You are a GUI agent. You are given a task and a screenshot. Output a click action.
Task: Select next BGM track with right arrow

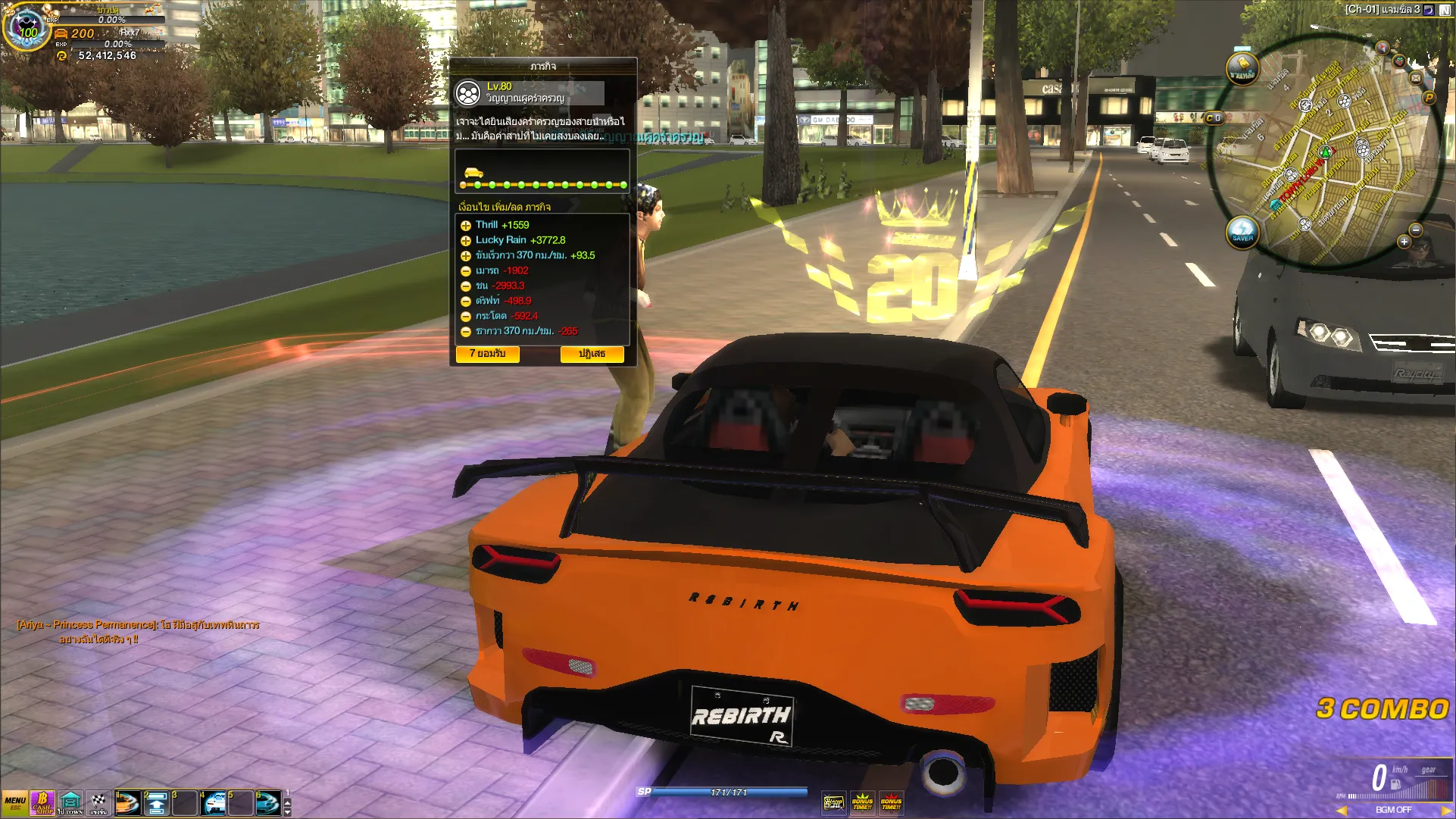(x=1445, y=810)
